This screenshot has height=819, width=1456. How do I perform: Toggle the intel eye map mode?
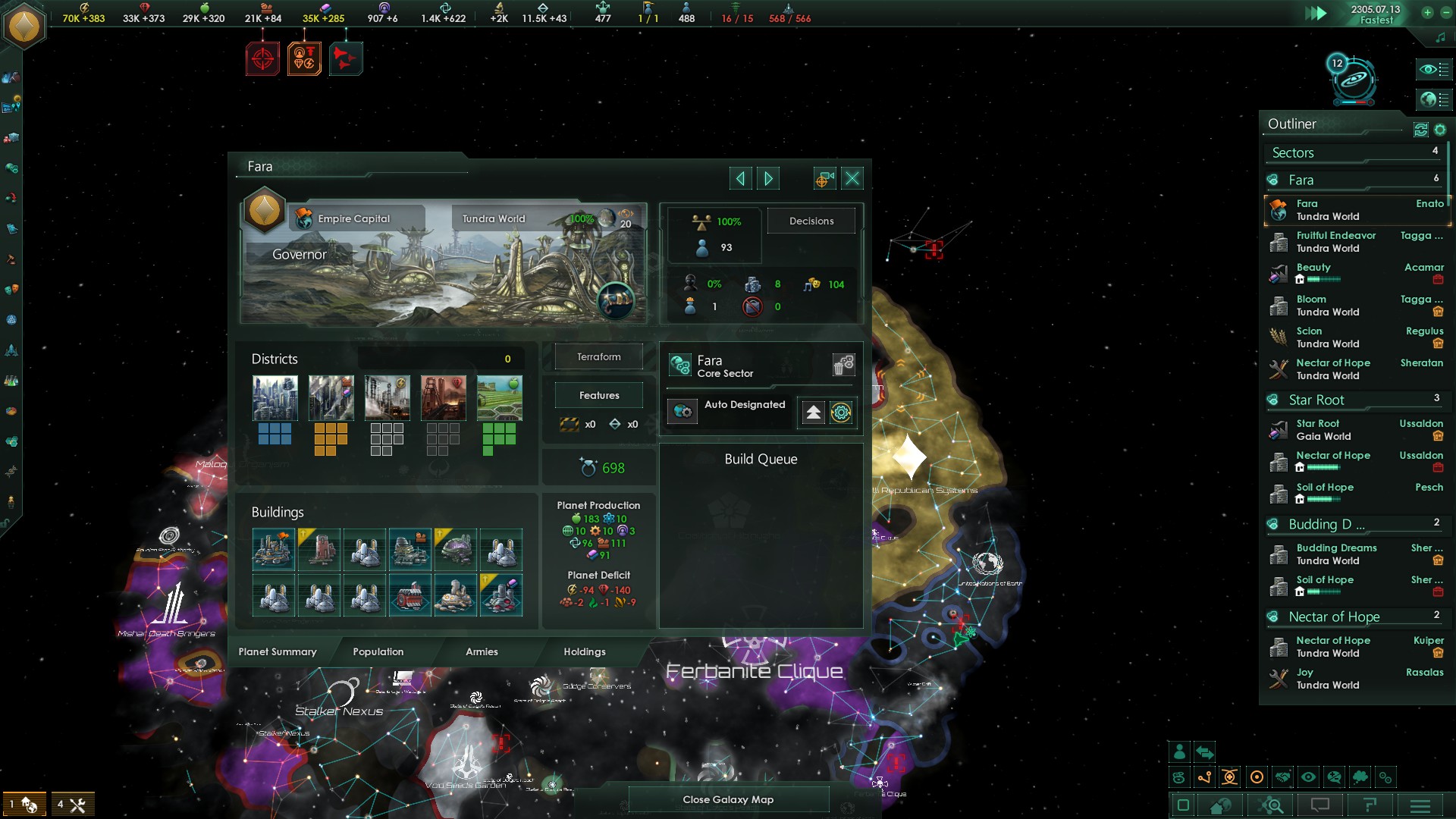1309,777
